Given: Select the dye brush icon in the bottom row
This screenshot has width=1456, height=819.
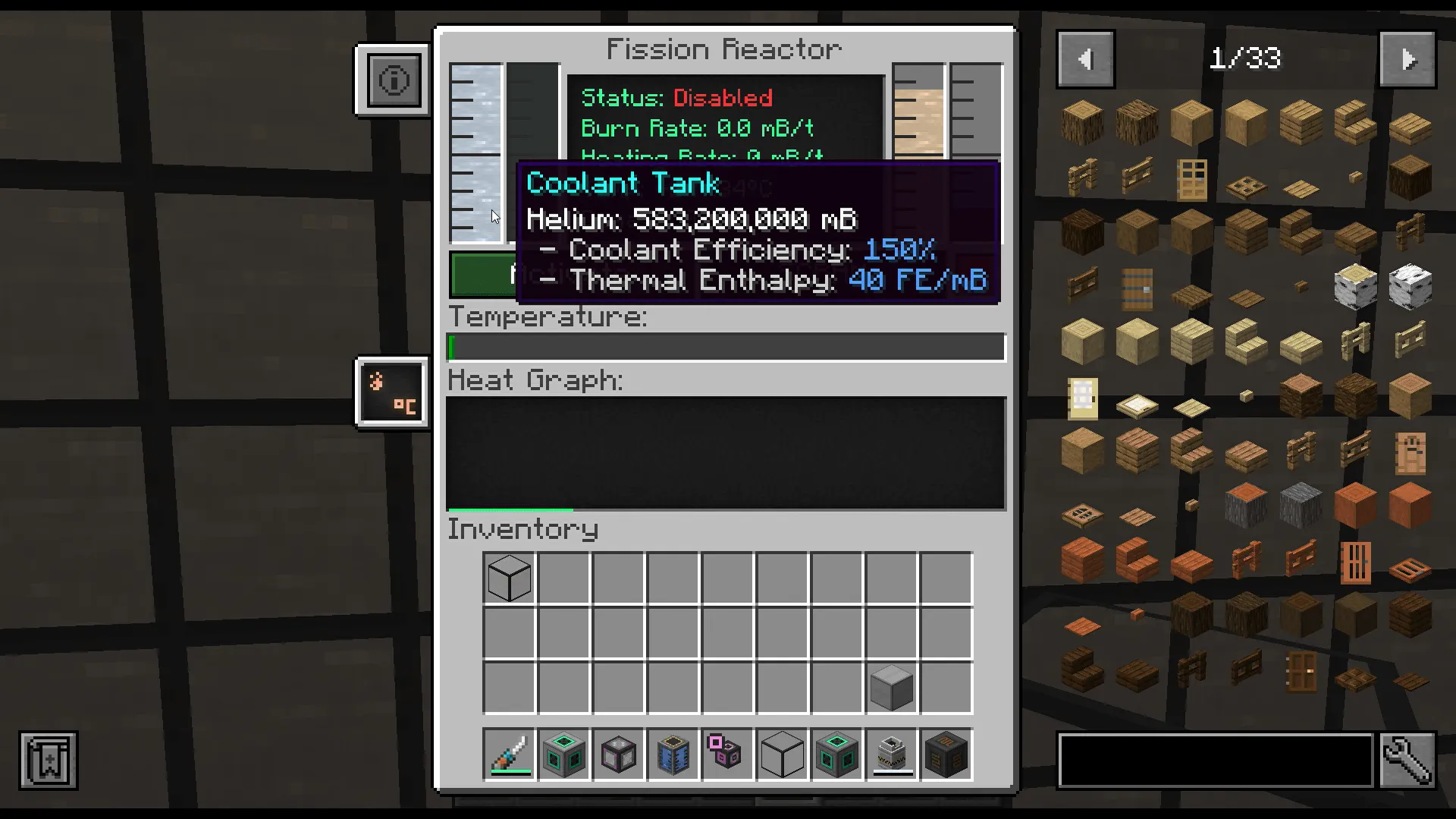Looking at the screenshot, I should (x=510, y=755).
